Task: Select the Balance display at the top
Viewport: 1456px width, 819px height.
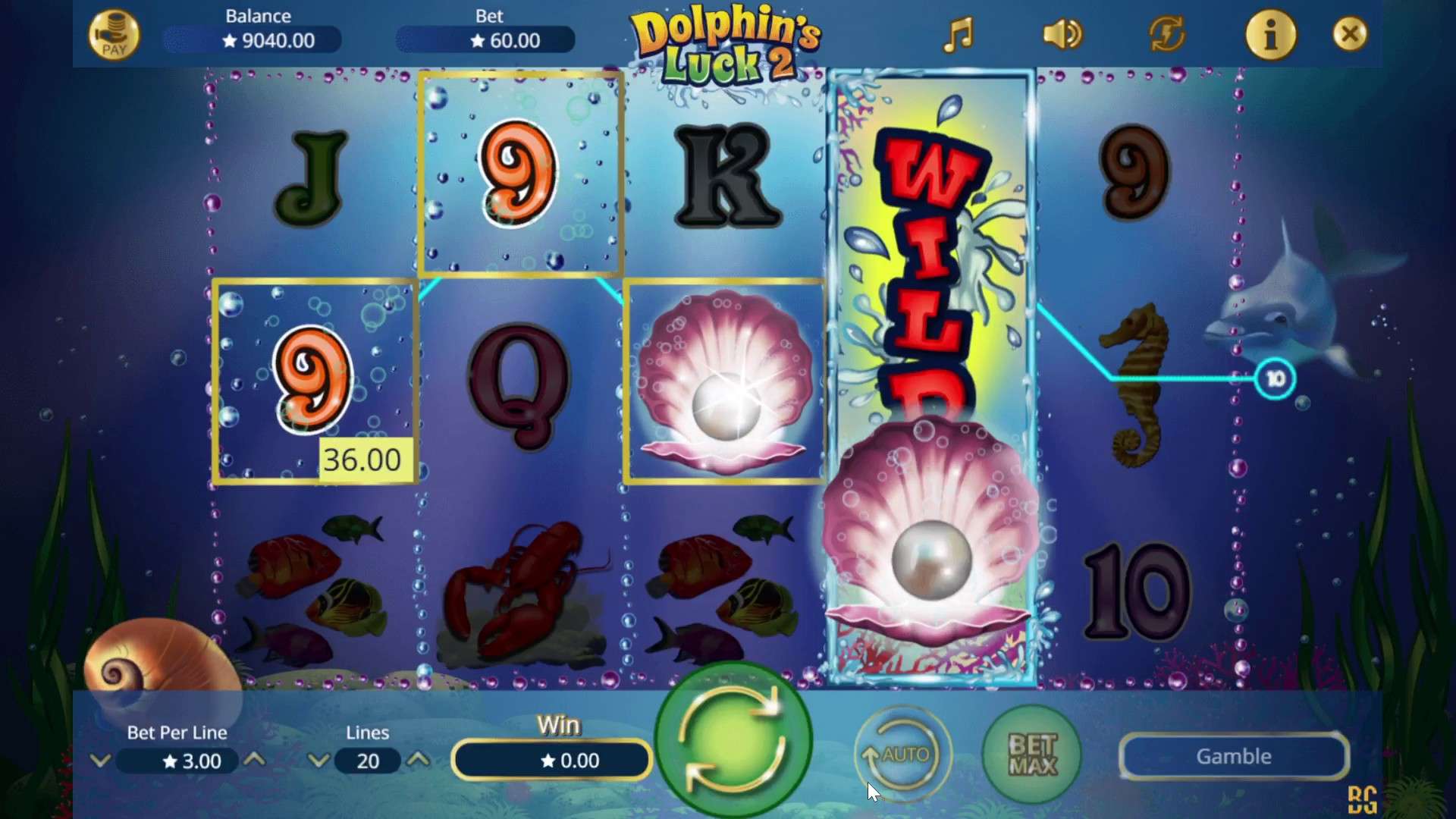Action: 250,39
